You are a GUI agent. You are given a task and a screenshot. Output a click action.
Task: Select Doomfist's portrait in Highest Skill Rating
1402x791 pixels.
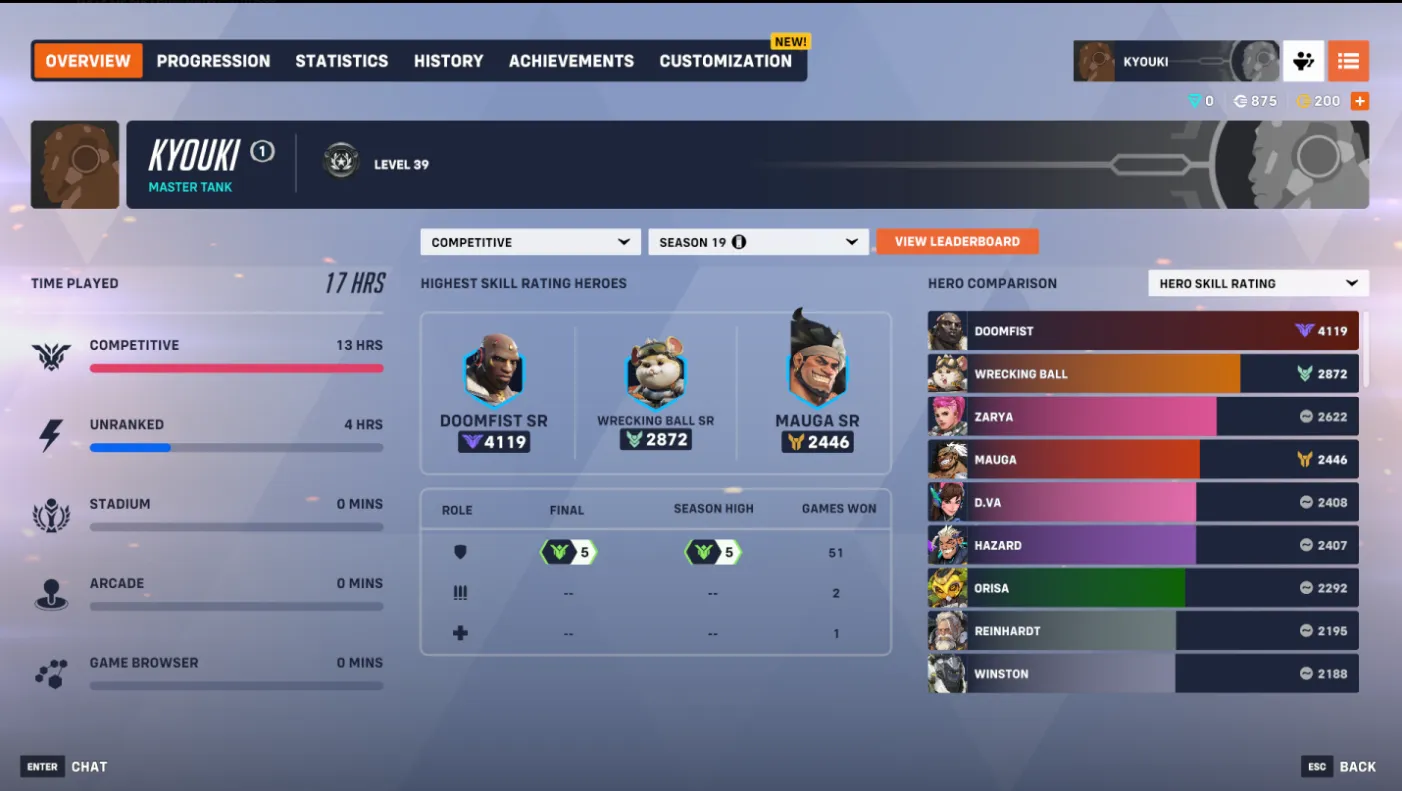pyautogui.click(x=494, y=377)
